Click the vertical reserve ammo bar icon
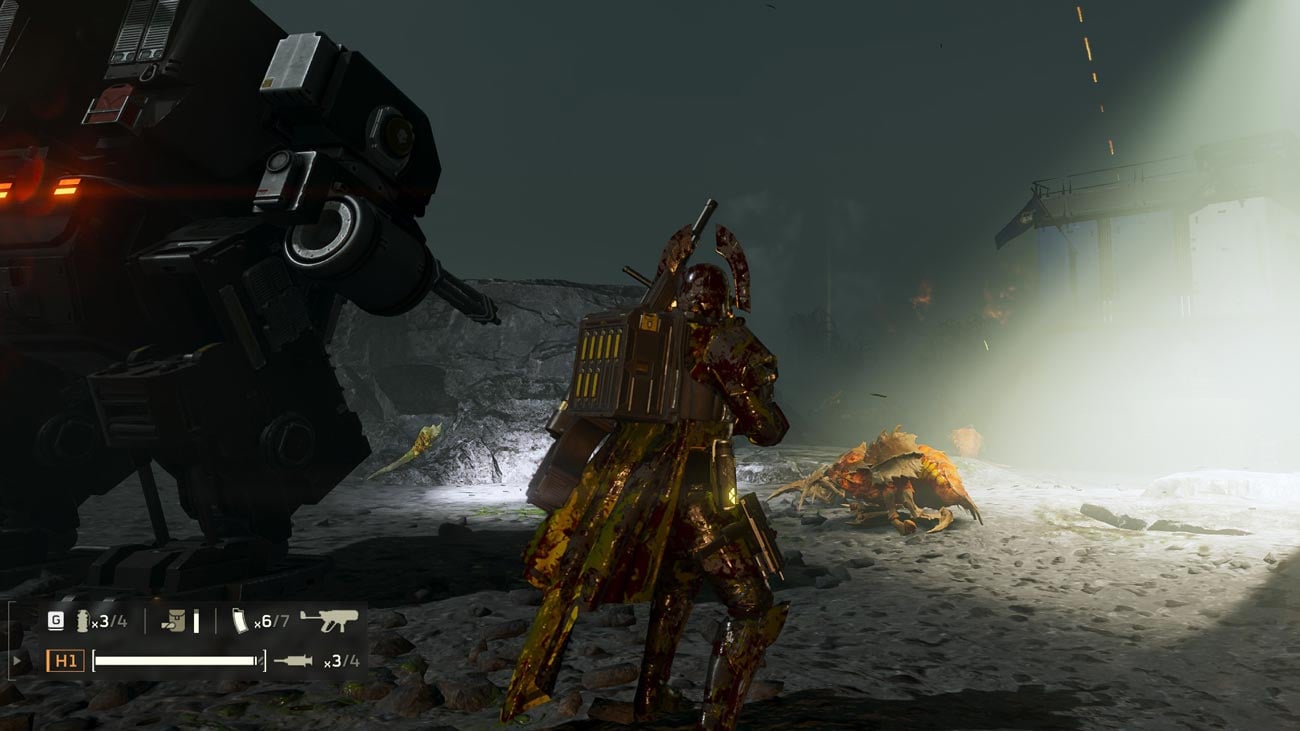The width and height of the screenshot is (1300, 731). click(196, 621)
